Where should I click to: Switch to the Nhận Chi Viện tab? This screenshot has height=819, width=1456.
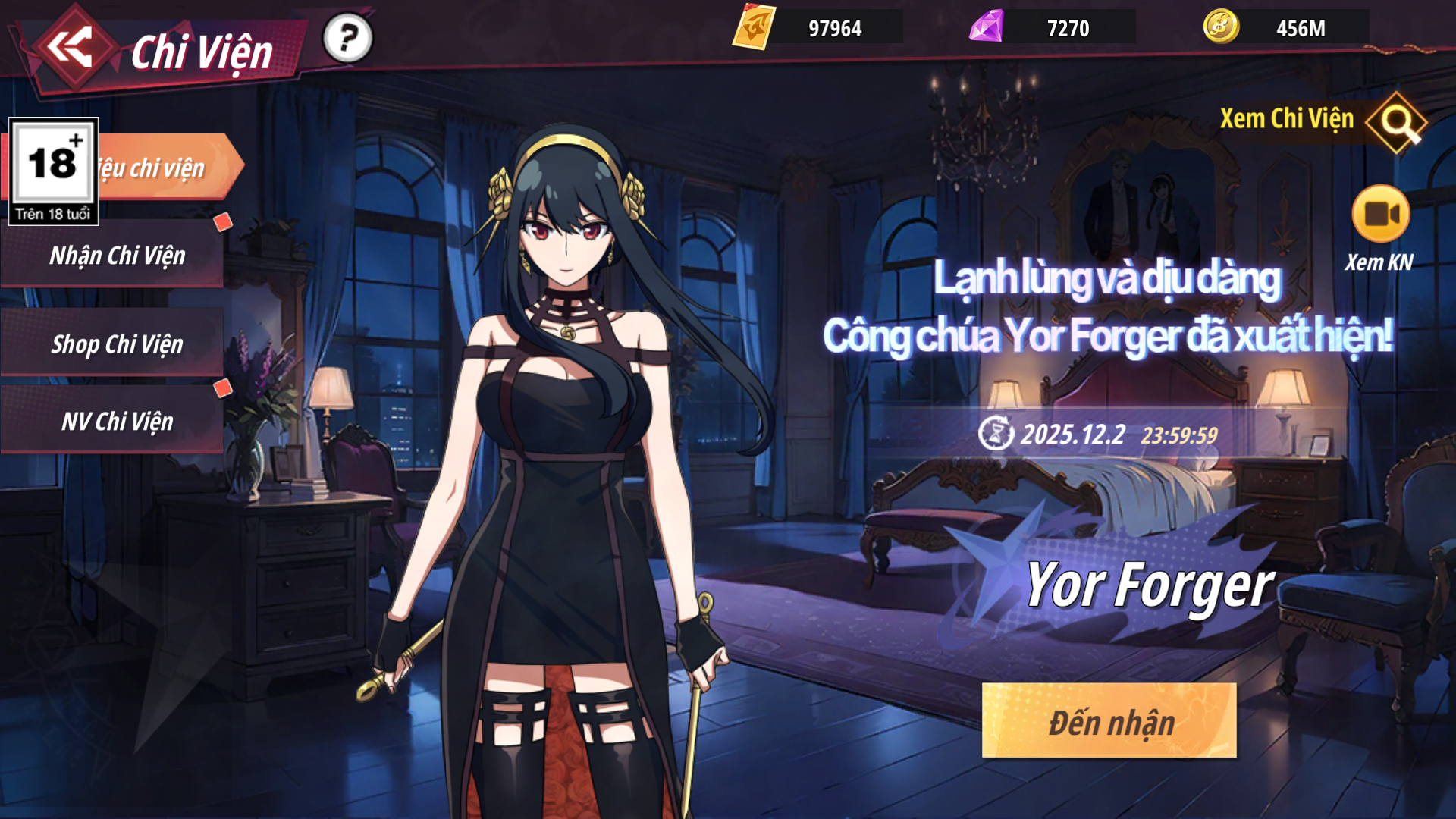click(x=116, y=256)
